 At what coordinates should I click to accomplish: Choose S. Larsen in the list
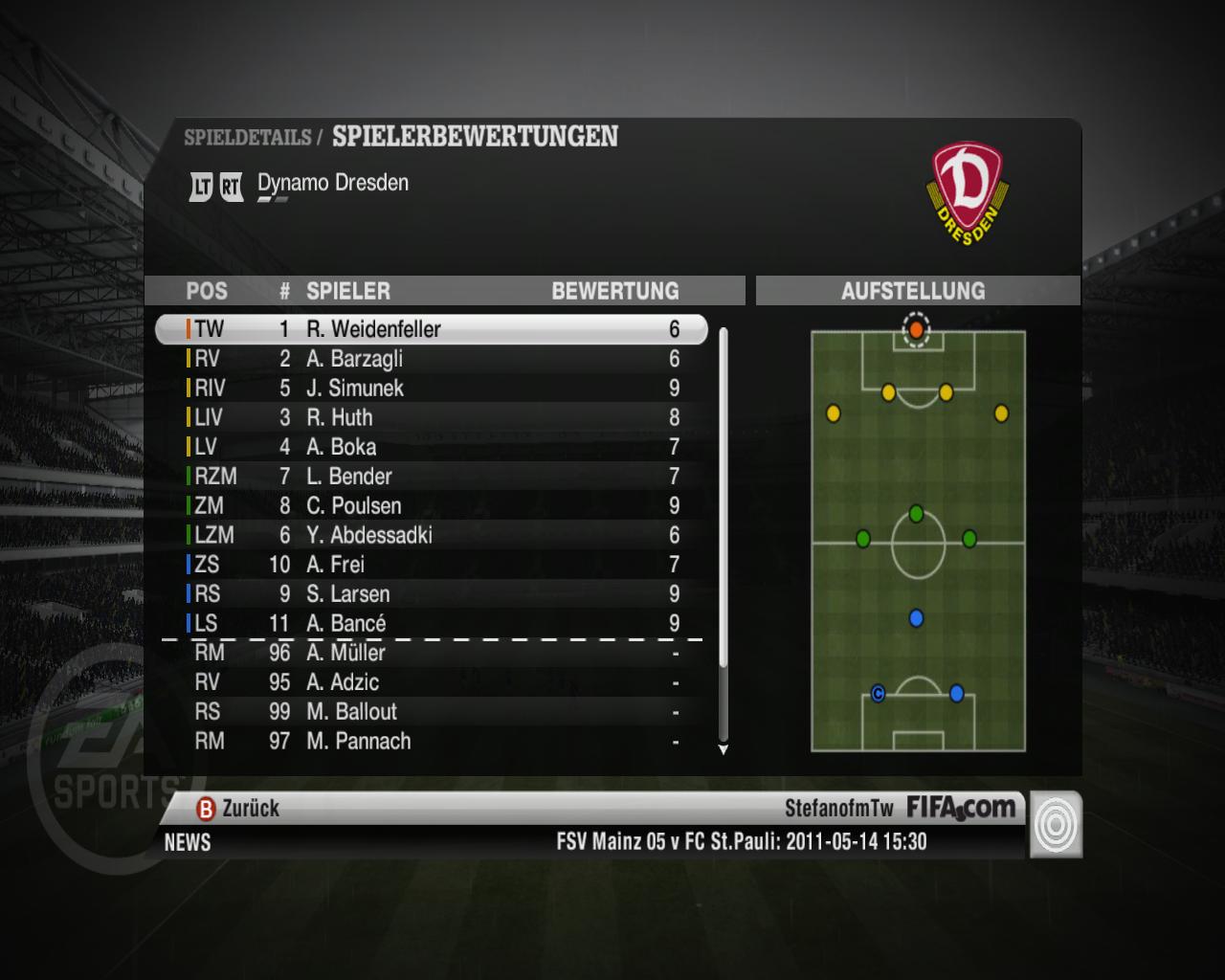coord(431,594)
